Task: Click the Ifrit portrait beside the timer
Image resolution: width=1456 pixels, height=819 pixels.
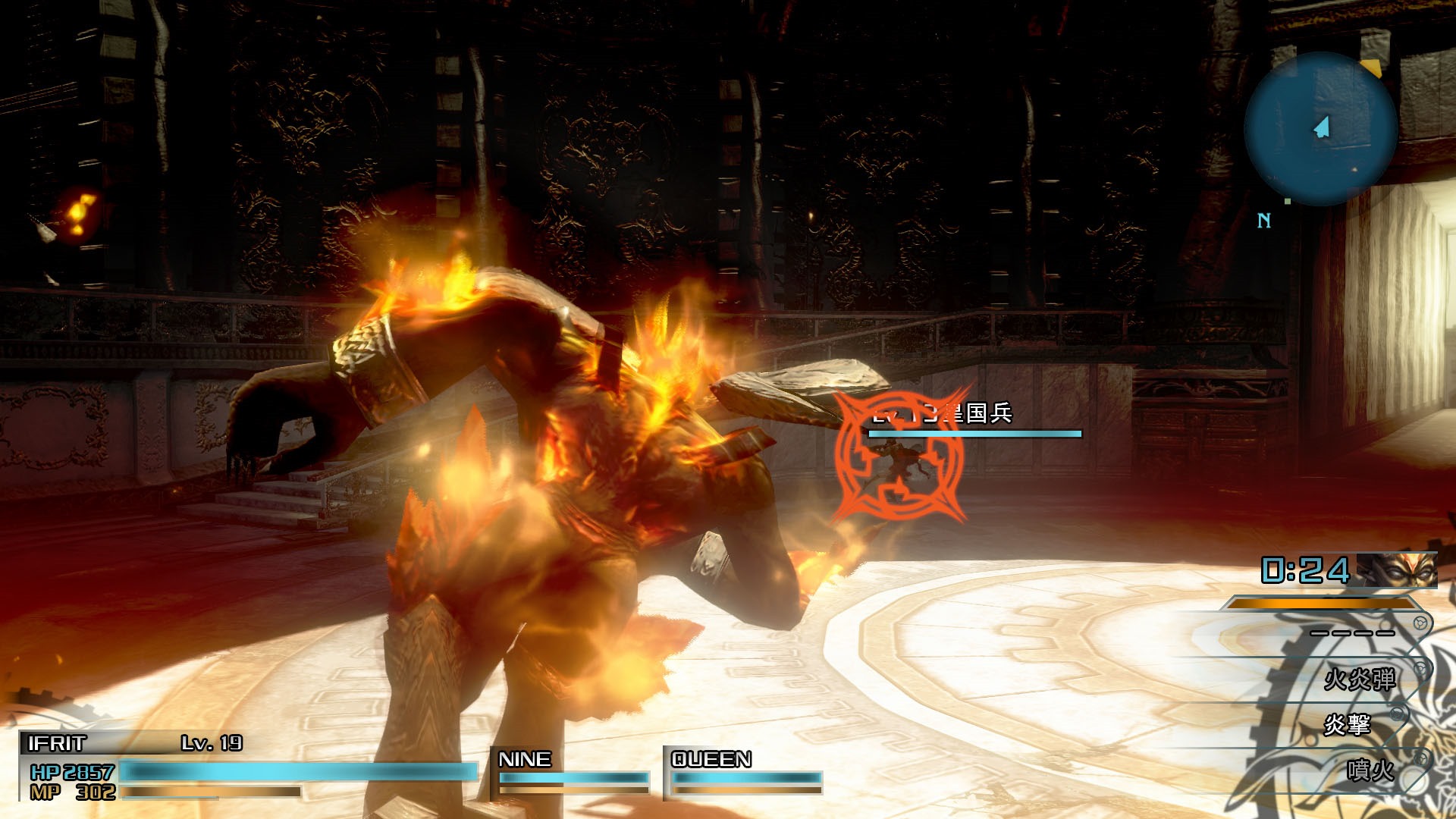Action: pyautogui.click(x=1396, y=570)
